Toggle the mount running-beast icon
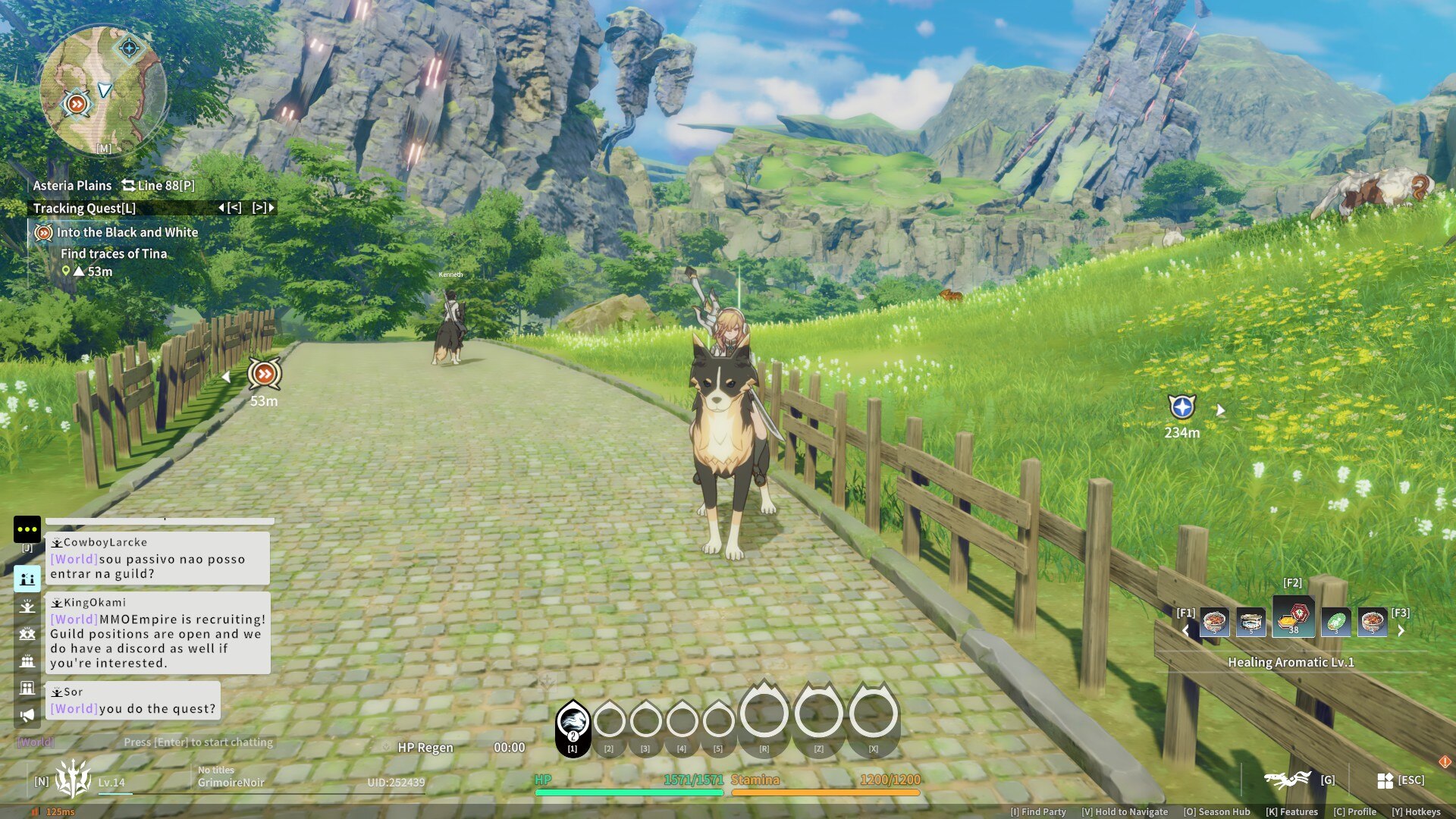Screen dimensions: 1456x819 (x=1288, y=779)
